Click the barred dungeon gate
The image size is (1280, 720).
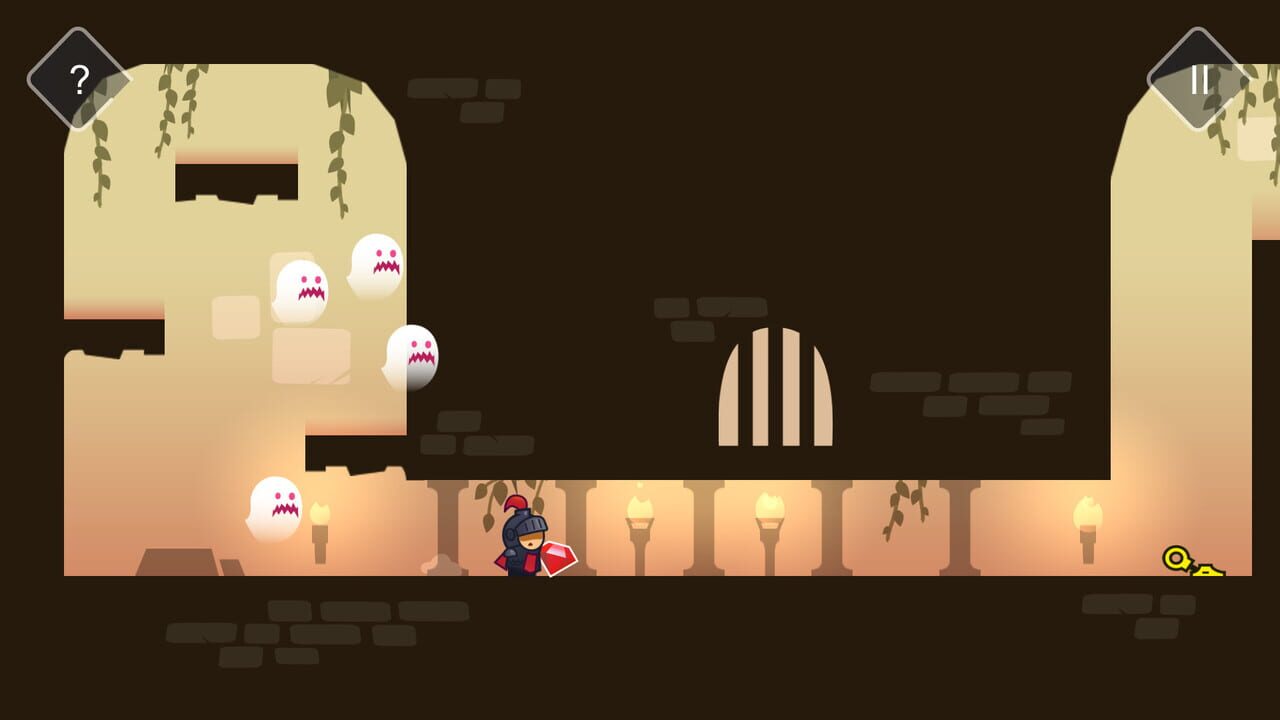(x=775, y=390)
